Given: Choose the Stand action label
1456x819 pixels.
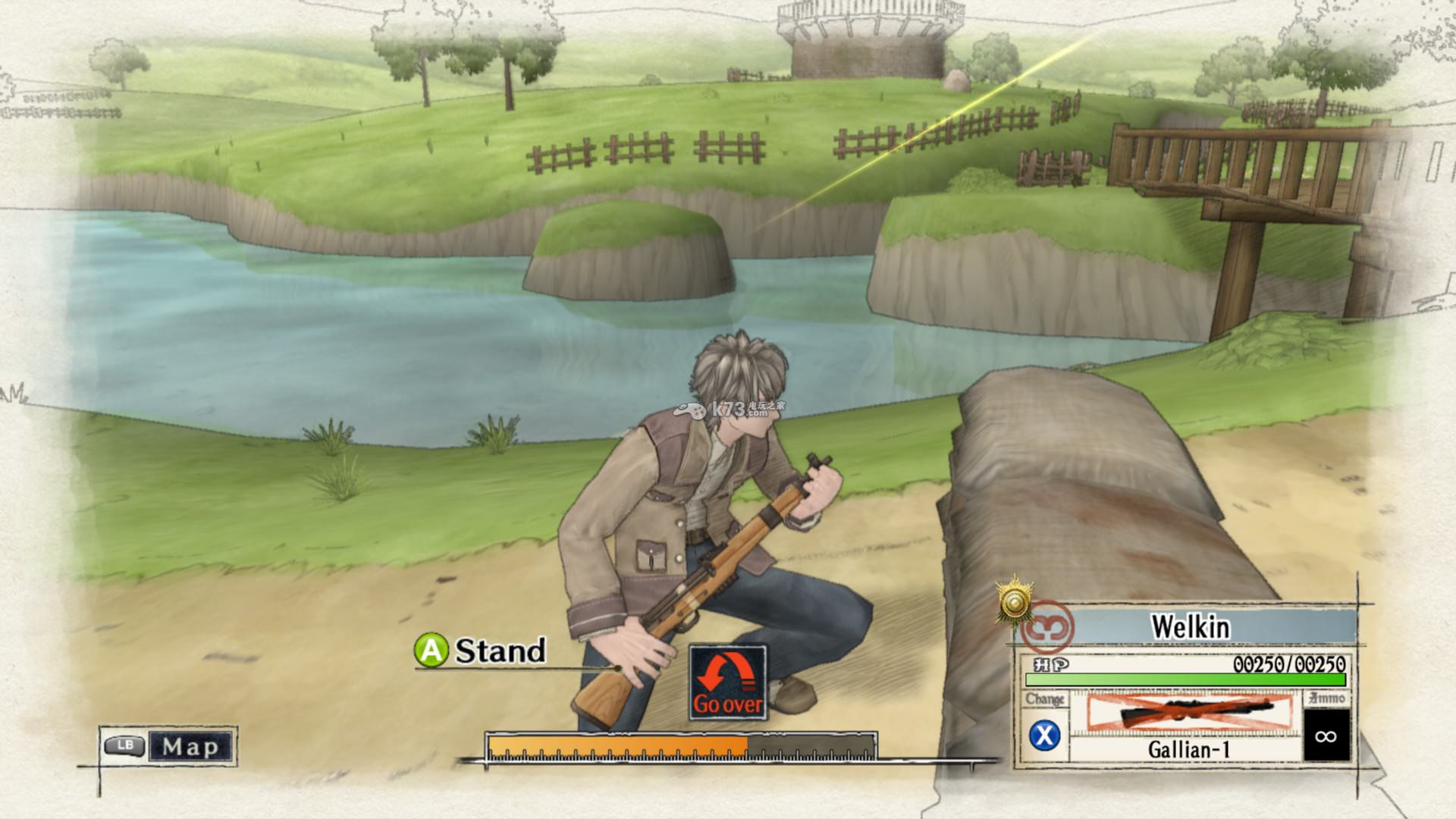Looking at the screenshot, I should pos(500,651).
